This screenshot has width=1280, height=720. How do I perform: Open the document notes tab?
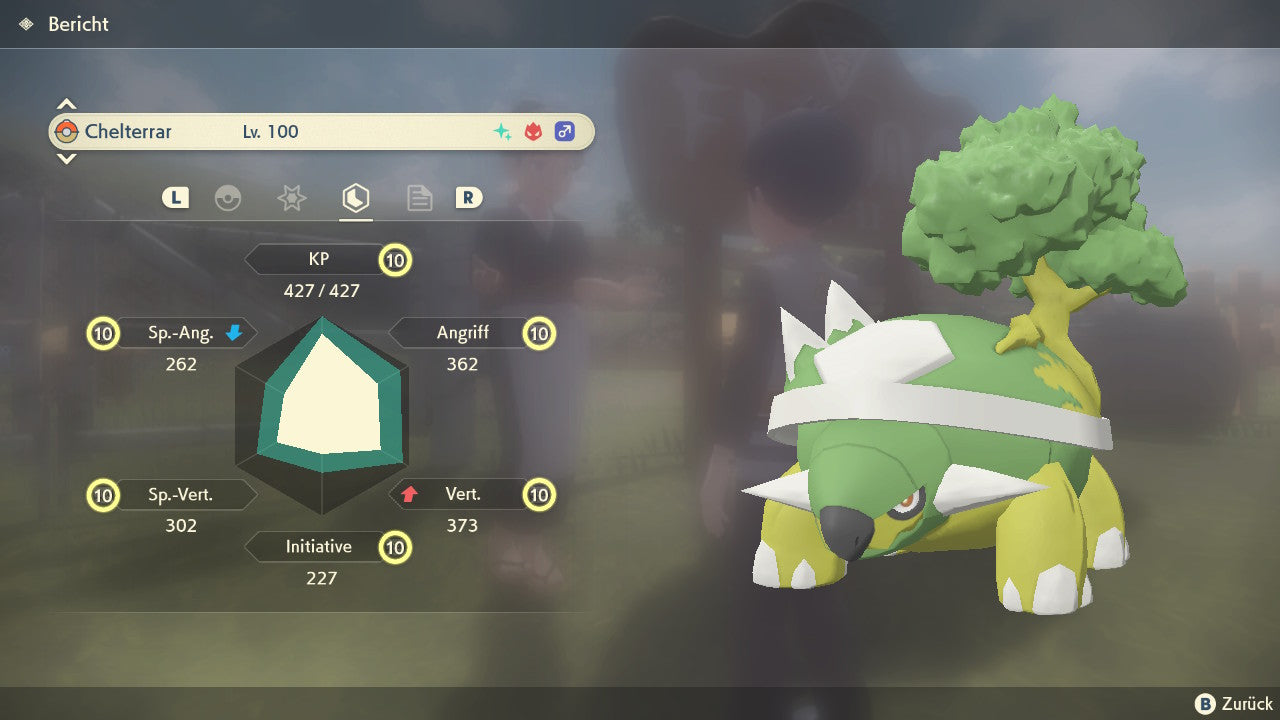[x=419, y=198]
